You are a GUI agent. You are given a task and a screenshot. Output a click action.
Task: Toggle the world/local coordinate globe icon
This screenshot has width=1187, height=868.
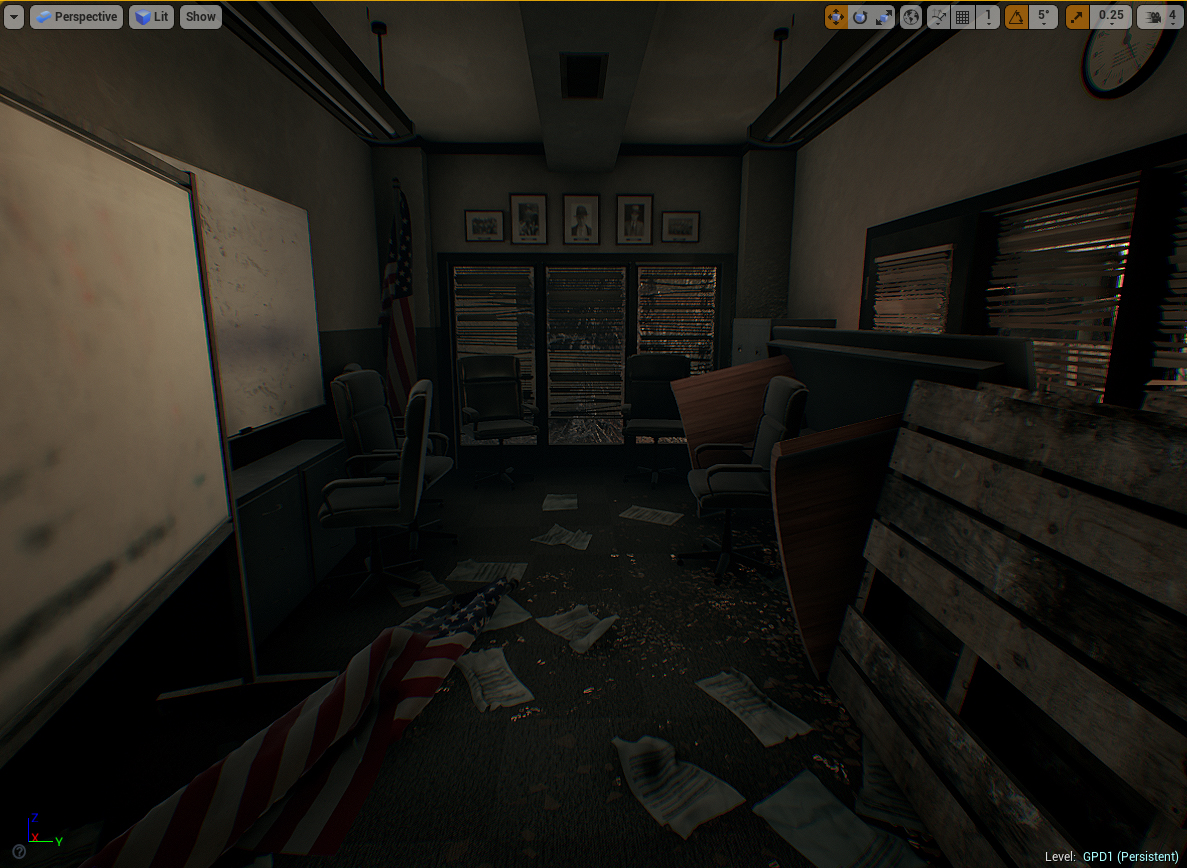[911, 17]
